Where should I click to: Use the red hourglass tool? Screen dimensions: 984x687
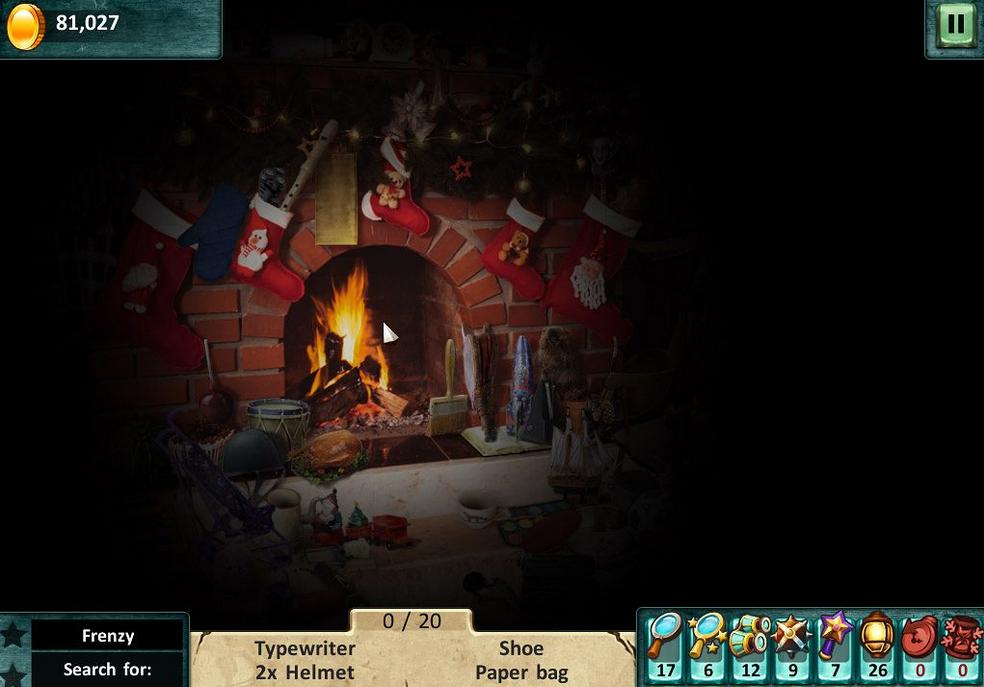click(962, 636)
